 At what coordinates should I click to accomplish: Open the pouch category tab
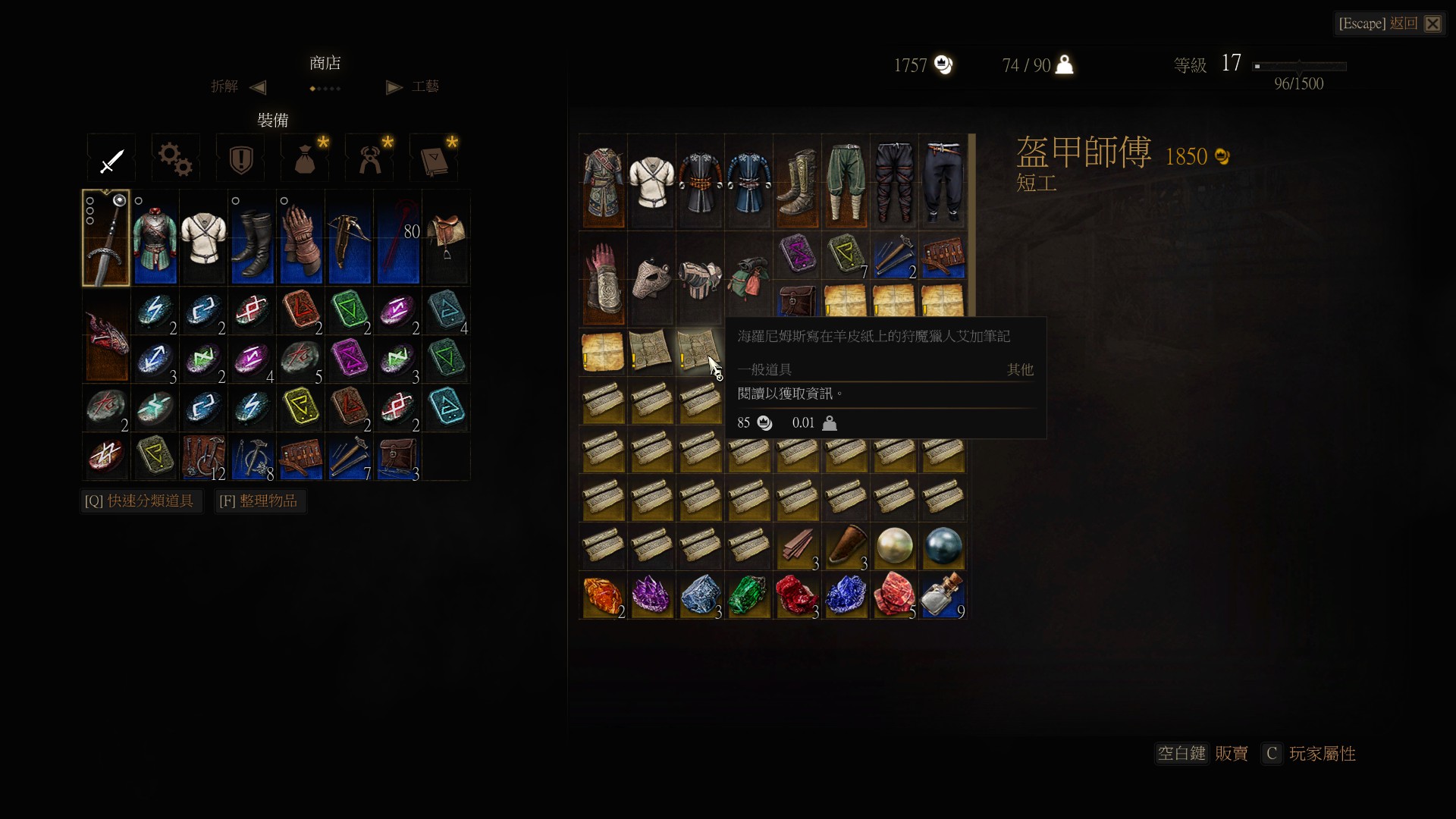[x=305, y=158]
